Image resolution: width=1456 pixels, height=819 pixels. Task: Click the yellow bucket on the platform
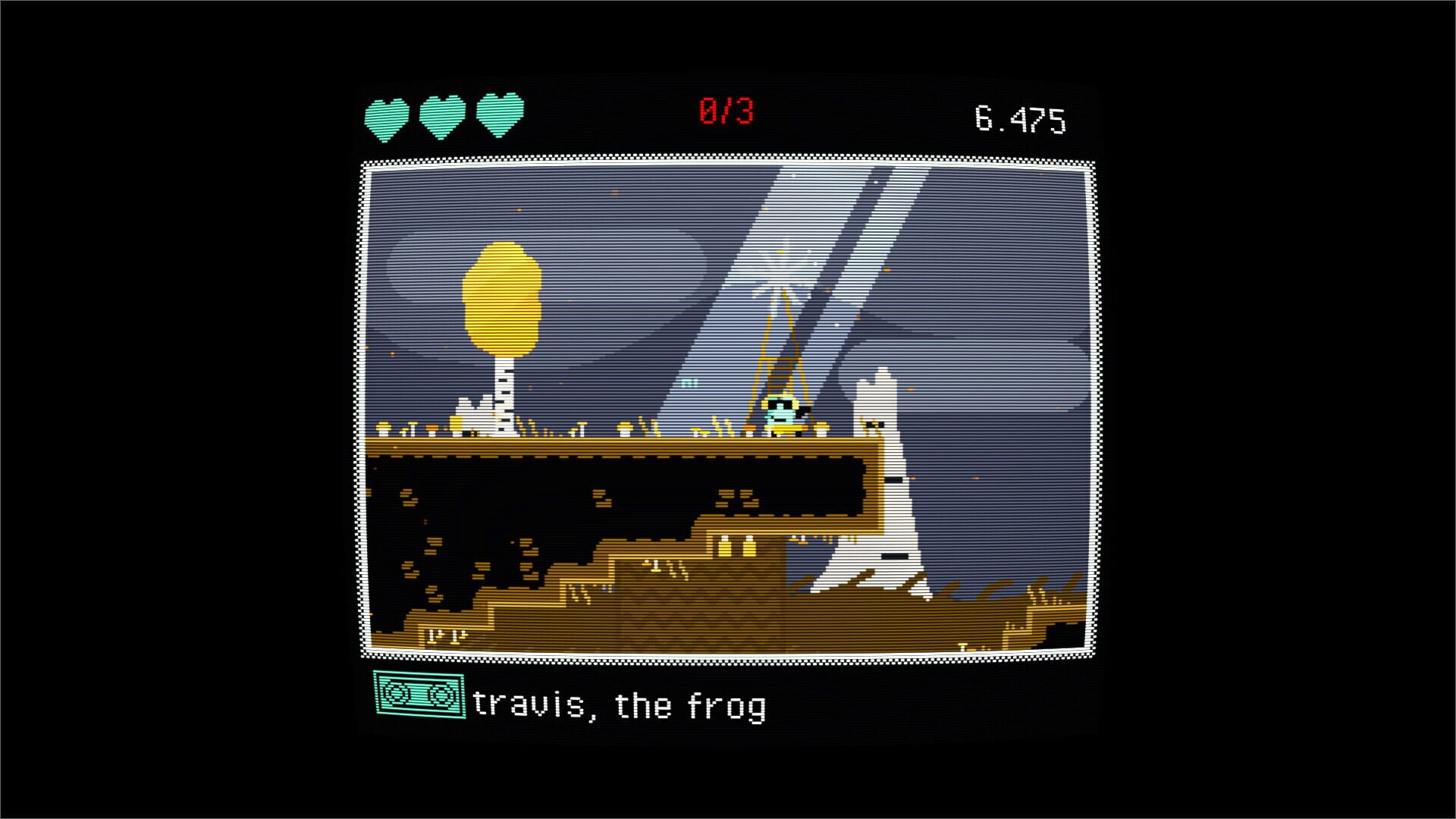coord(455,423)
